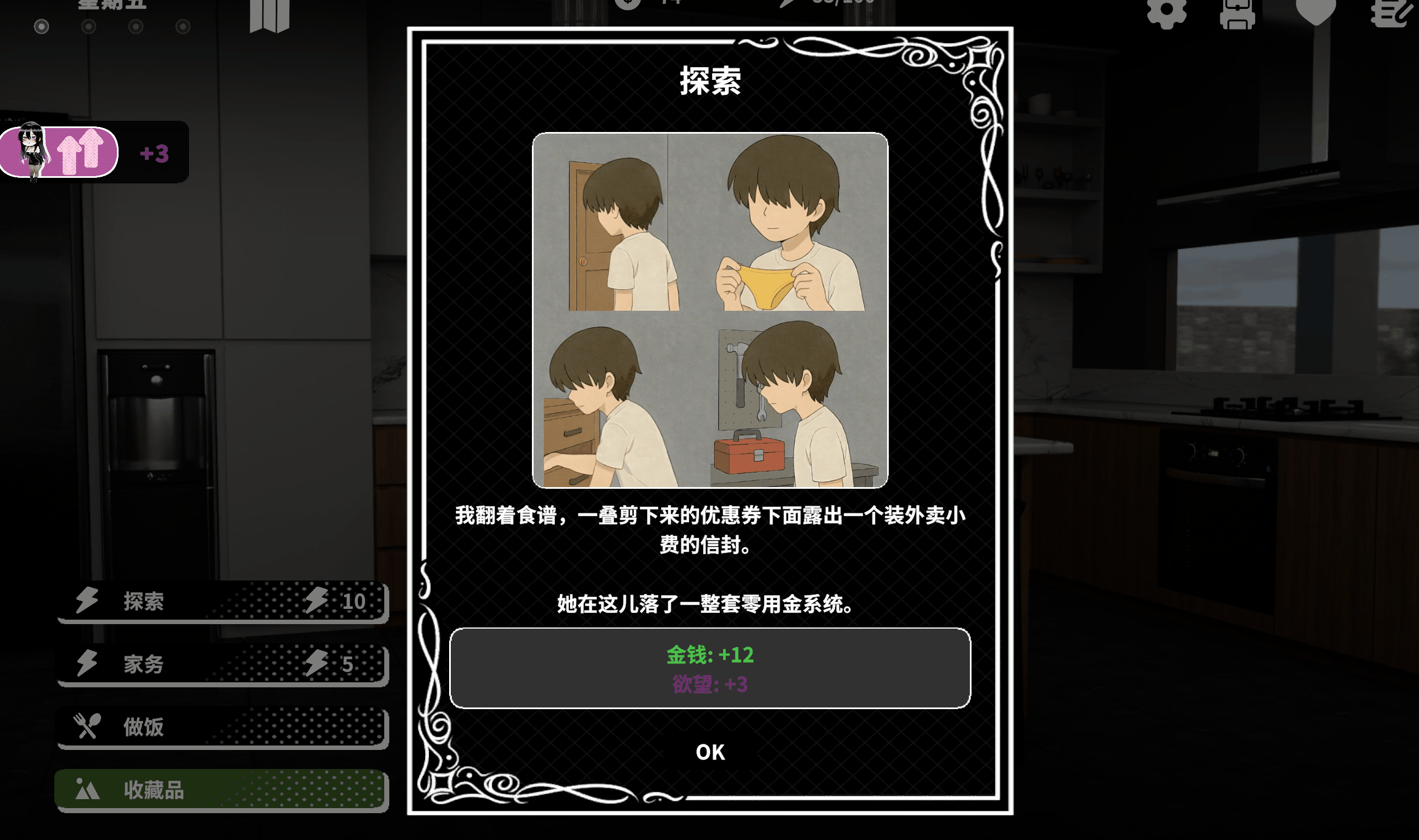Click the girl's pink desire status badge
The image size is (1419, 840).
[x=59, y=152]
